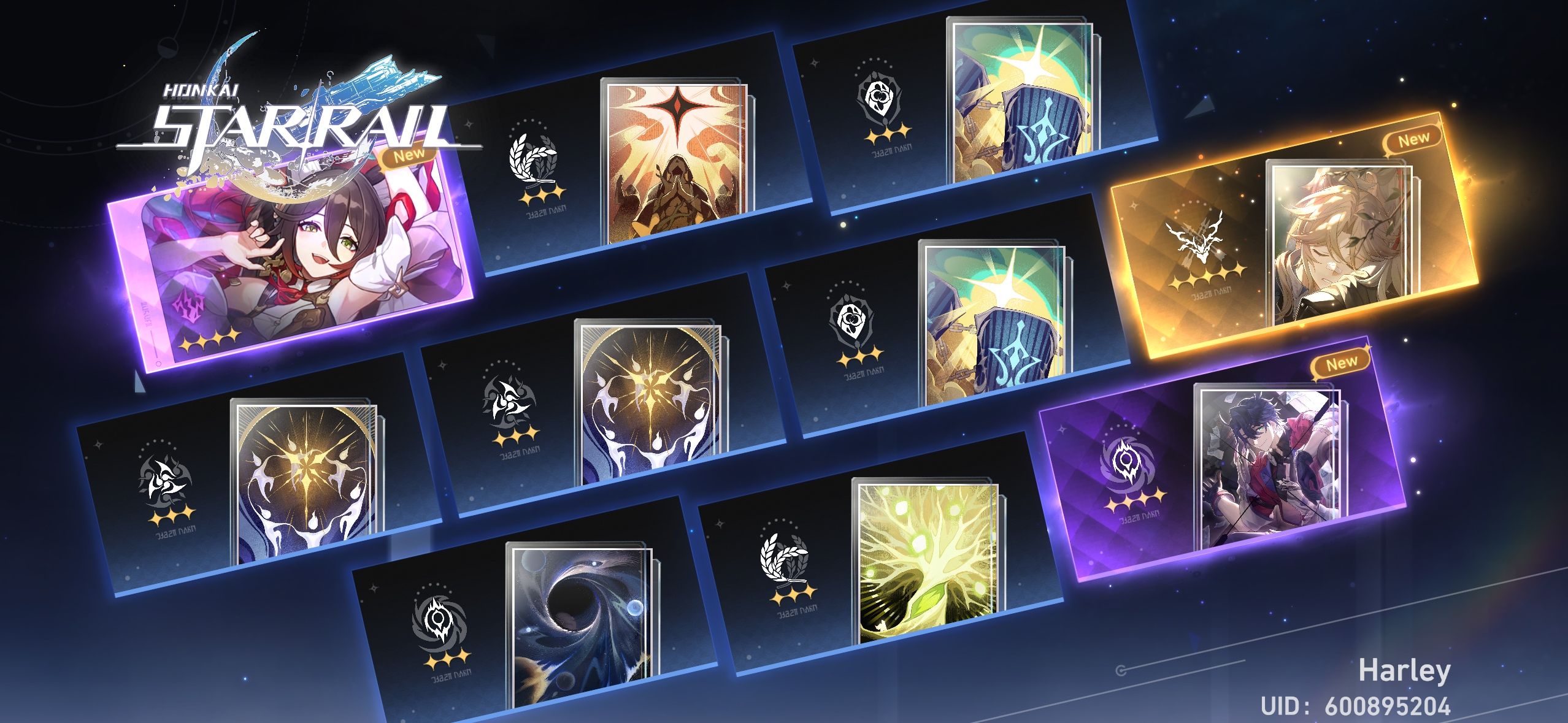
Task: Open the New badge on the pink character card
Action: coord(412,158)
